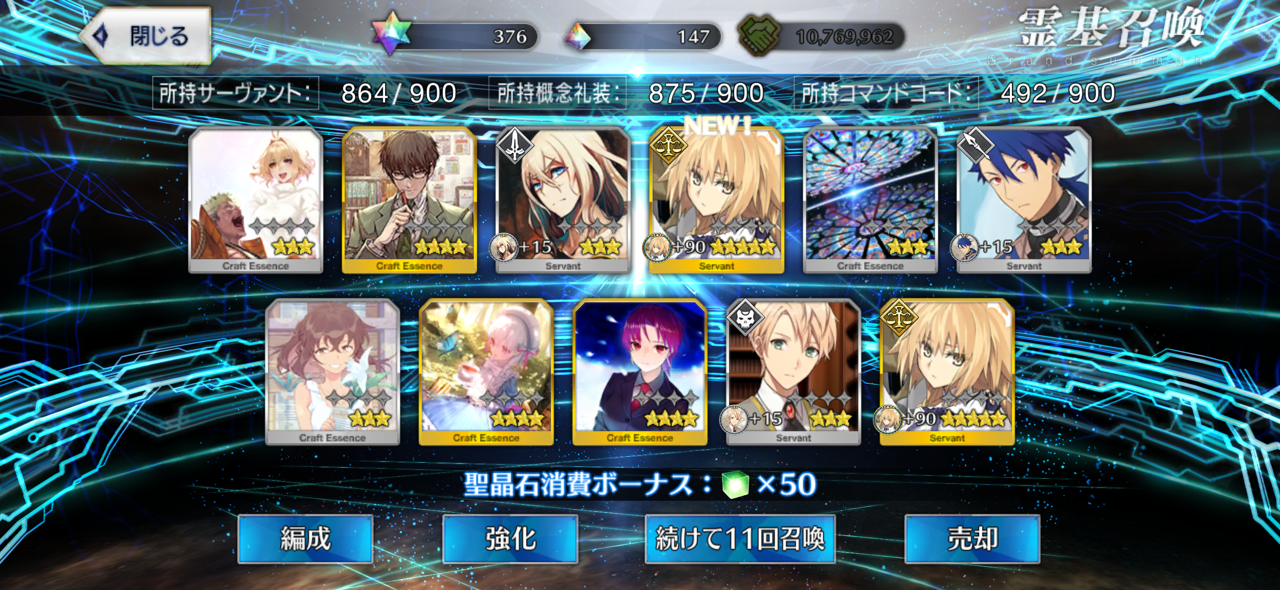Image resolution: width=1280 pixels, height=590 pixels.
Task: Go to the 強化 enhancement screen
Action: pyautogui.click(x=510, y=539)
